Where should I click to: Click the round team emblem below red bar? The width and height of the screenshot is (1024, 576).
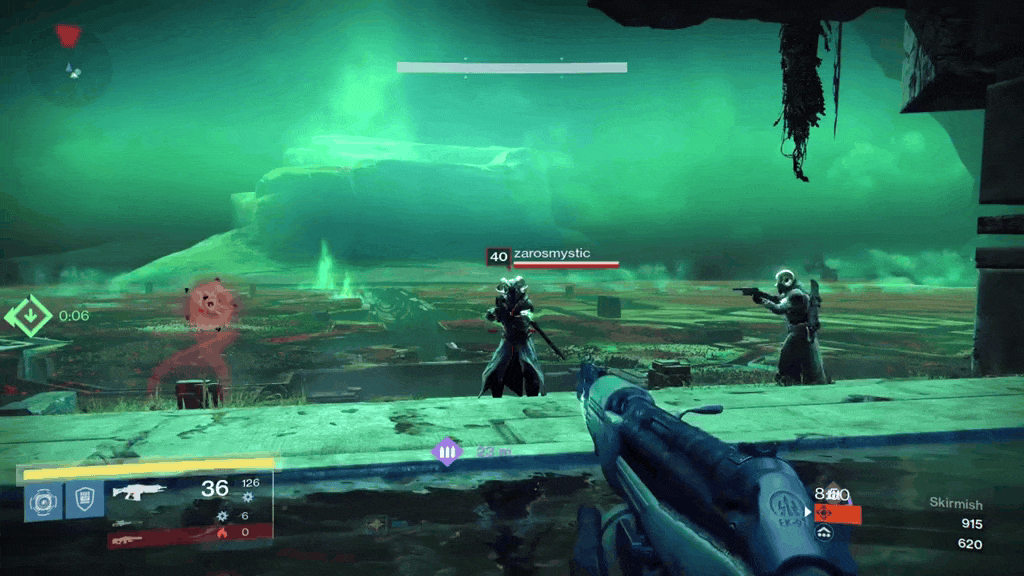824,535
